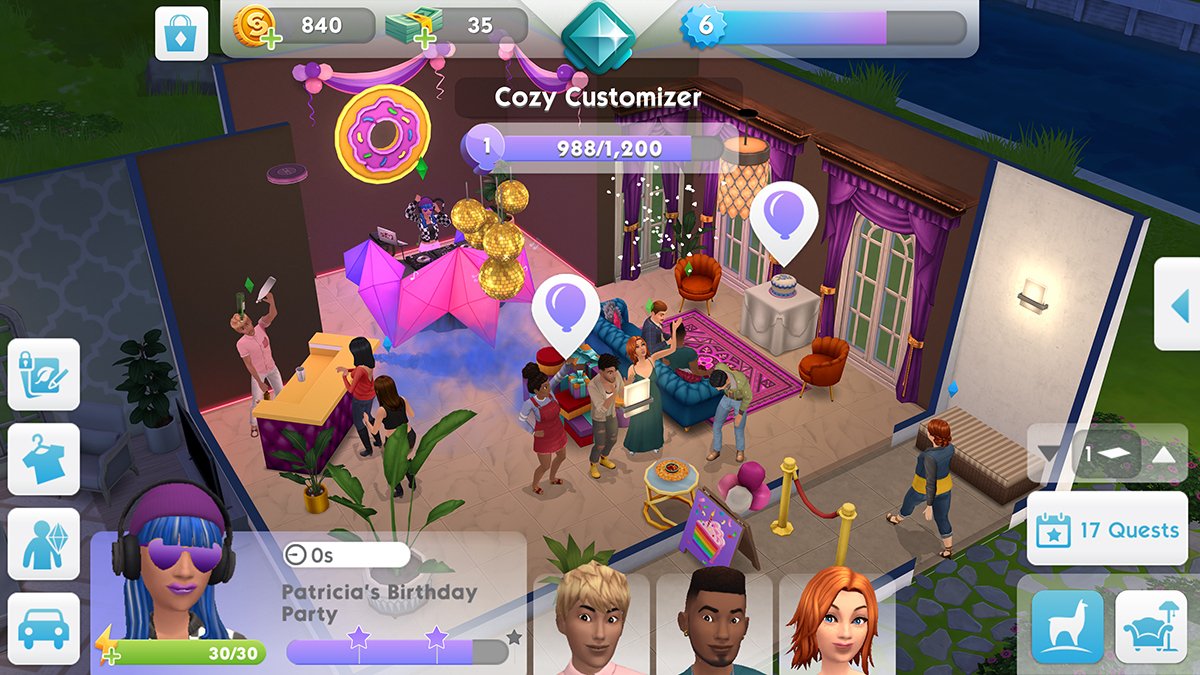Open the shopping bag store

click(181, 33)
